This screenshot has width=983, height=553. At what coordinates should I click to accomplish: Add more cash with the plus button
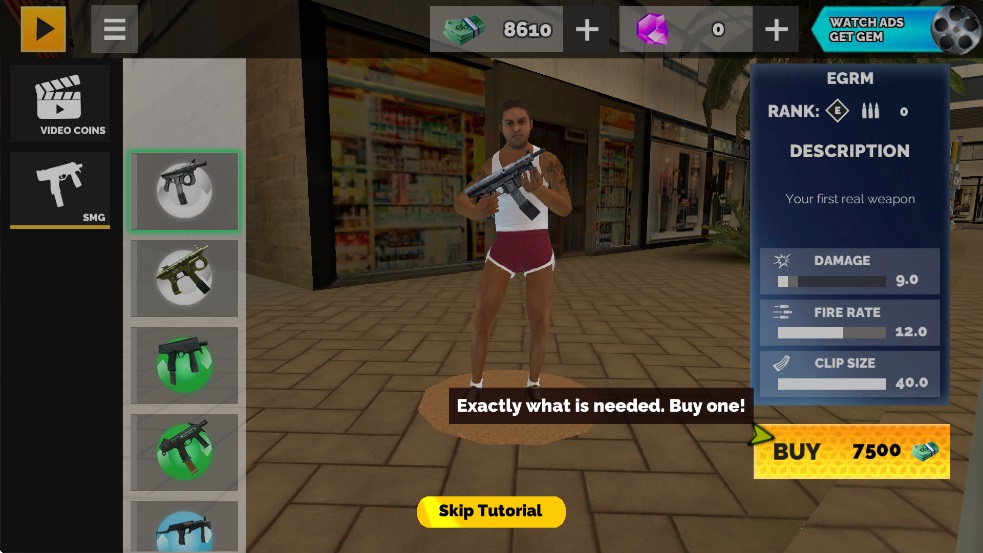587,30
